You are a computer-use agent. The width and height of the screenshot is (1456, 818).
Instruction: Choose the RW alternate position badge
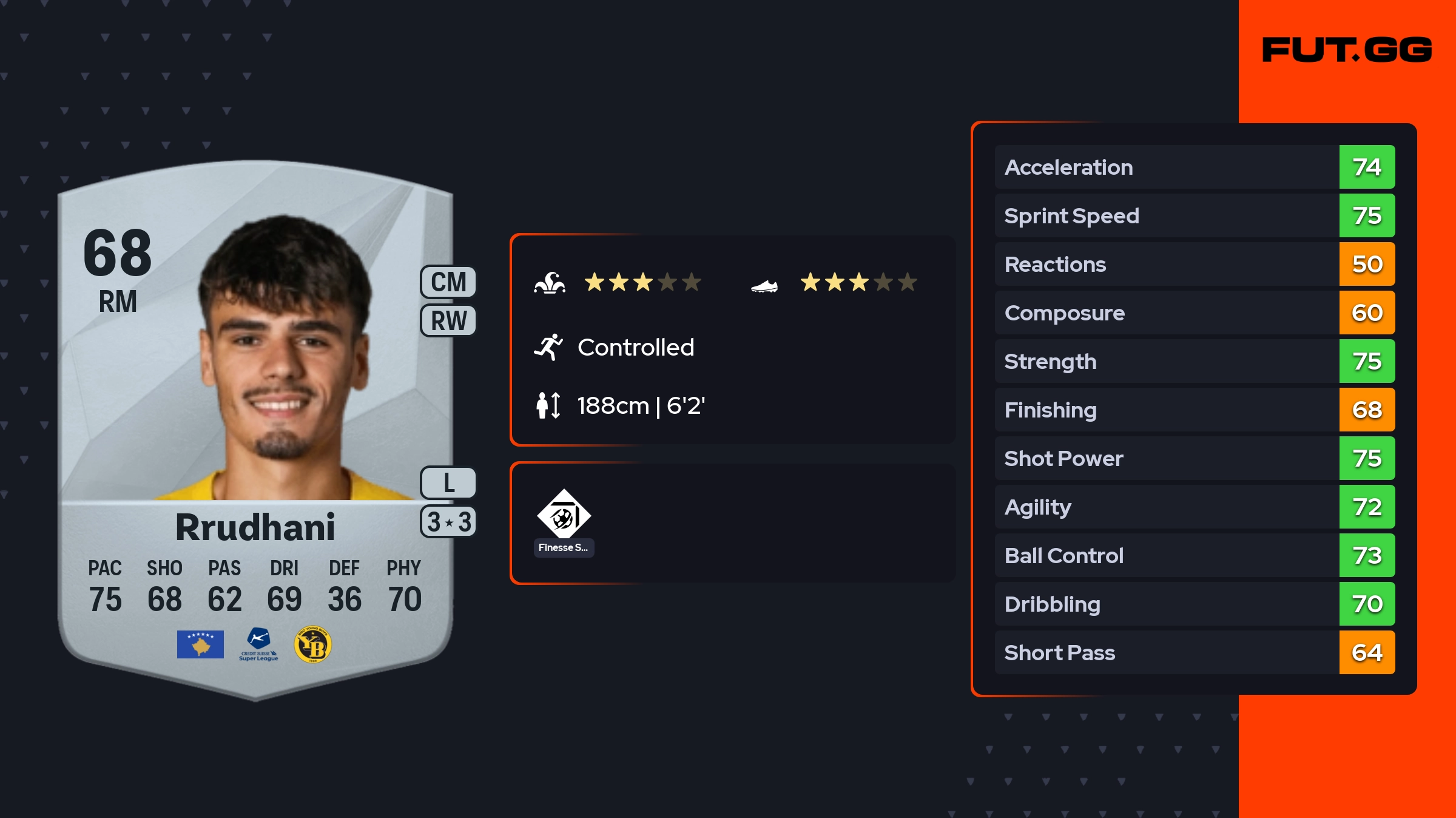point(448,320)
